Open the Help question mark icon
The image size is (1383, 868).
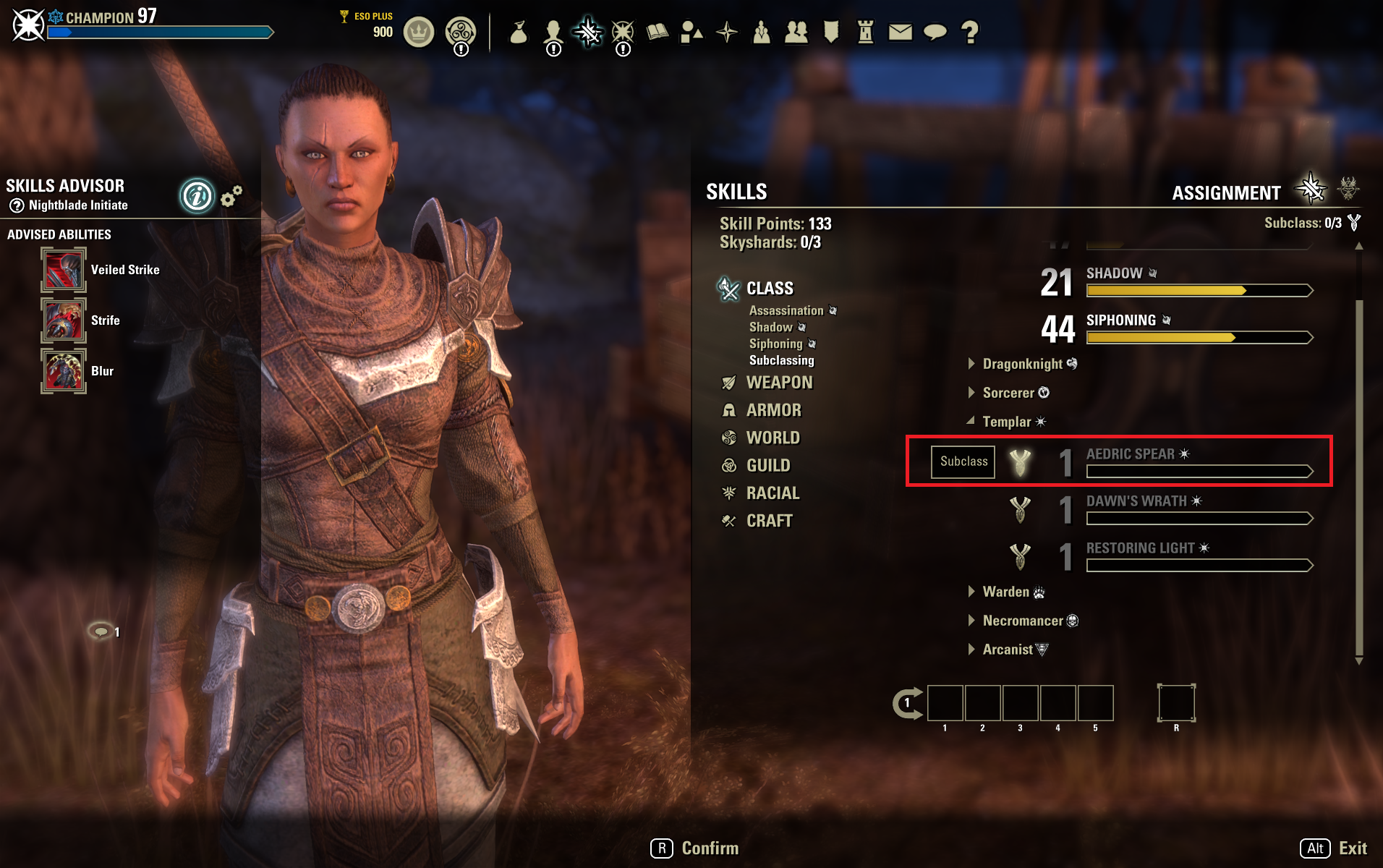coord(969,32)
